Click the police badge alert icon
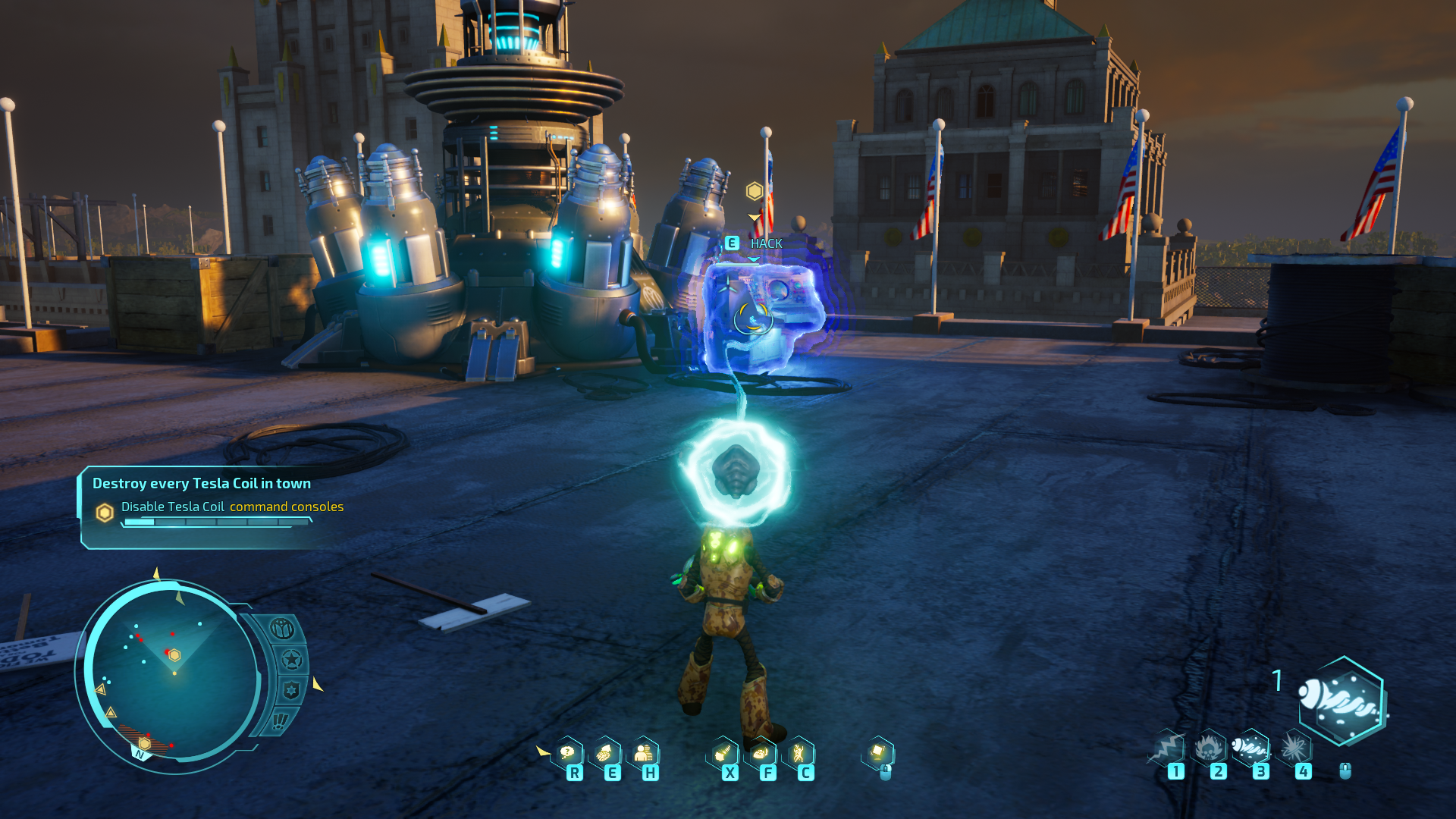The height and width of the screenshot is (819, 1456). click(291, 690)
